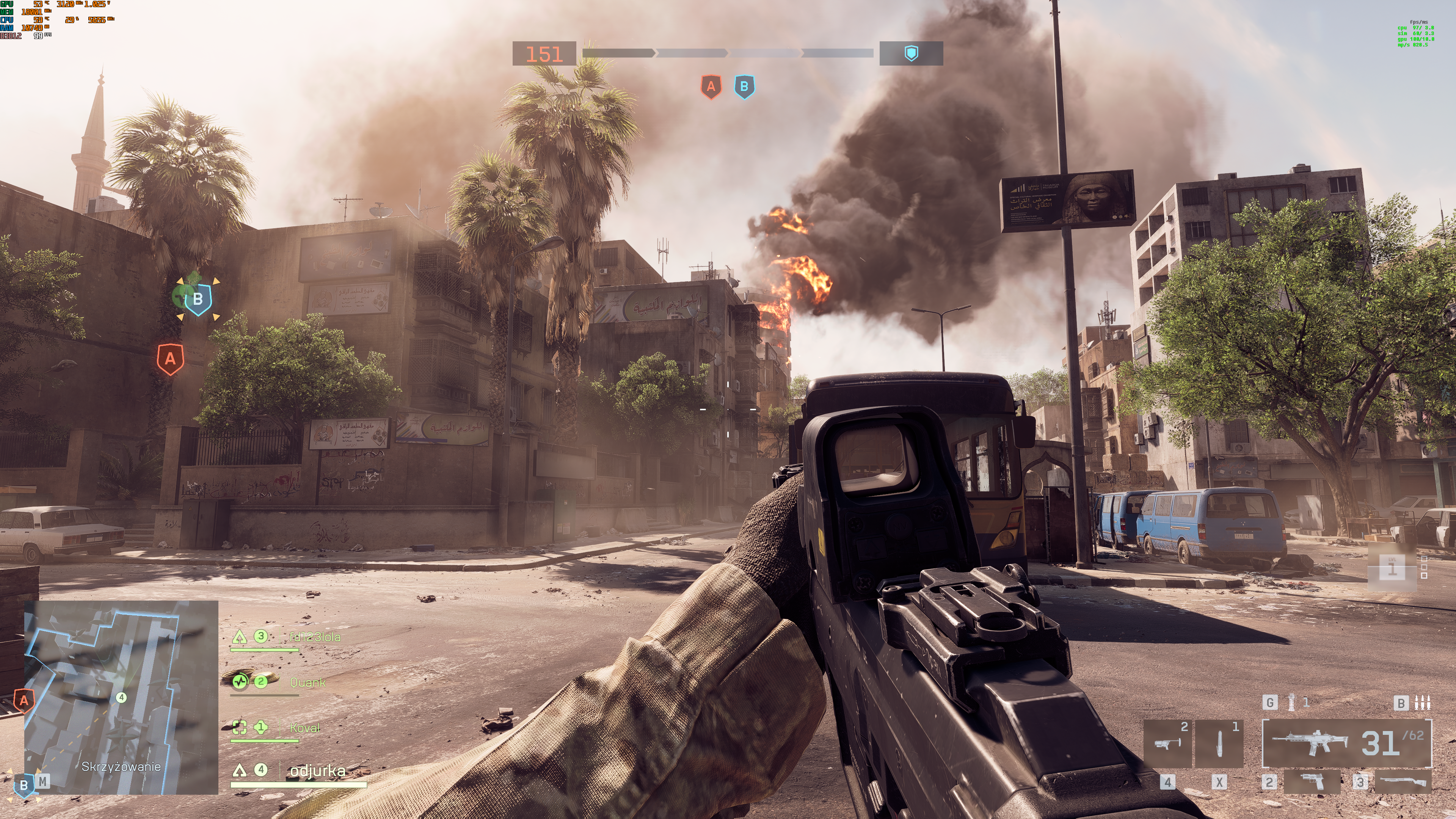Click the three-bullets ammo icon

pyautogui.click(x=1422, y=703)
